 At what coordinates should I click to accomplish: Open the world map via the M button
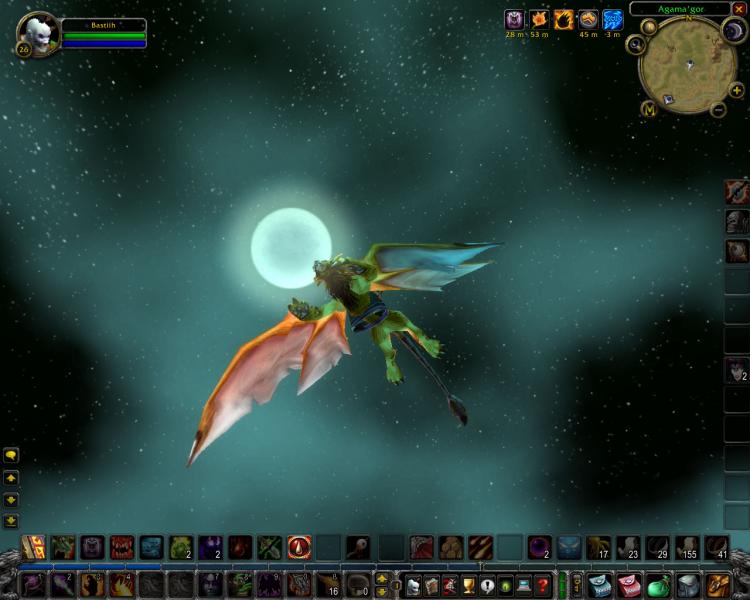point(649,109)
